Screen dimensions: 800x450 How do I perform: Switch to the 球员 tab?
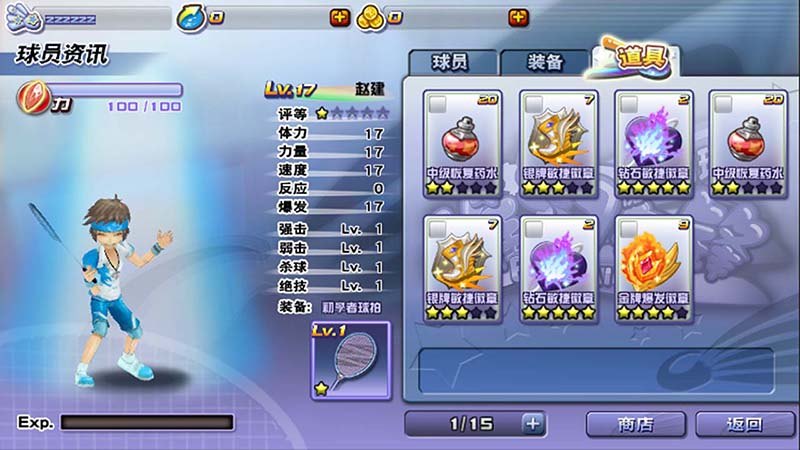[x=451, y=62]
